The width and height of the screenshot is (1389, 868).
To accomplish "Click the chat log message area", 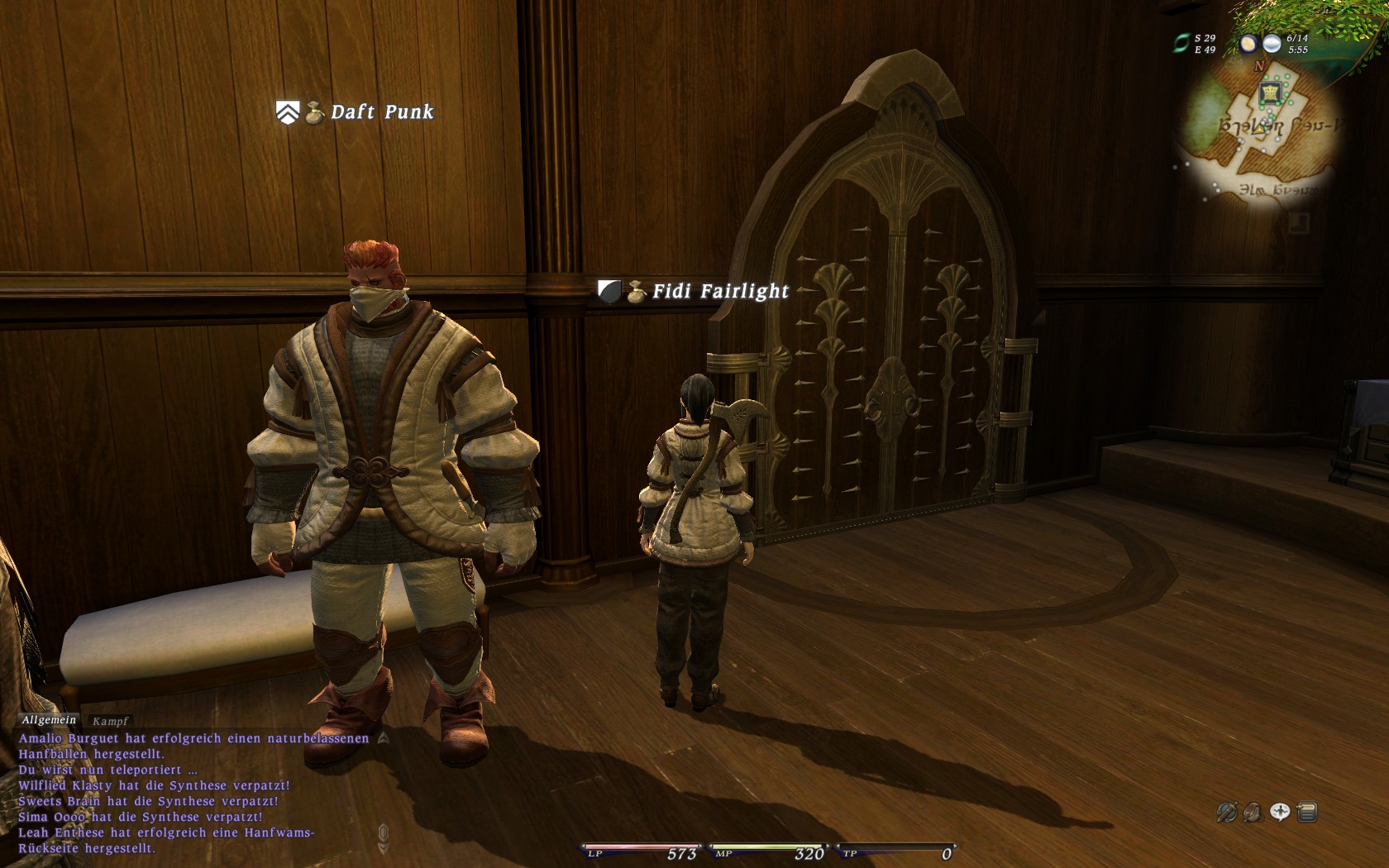I will (190, 792).
